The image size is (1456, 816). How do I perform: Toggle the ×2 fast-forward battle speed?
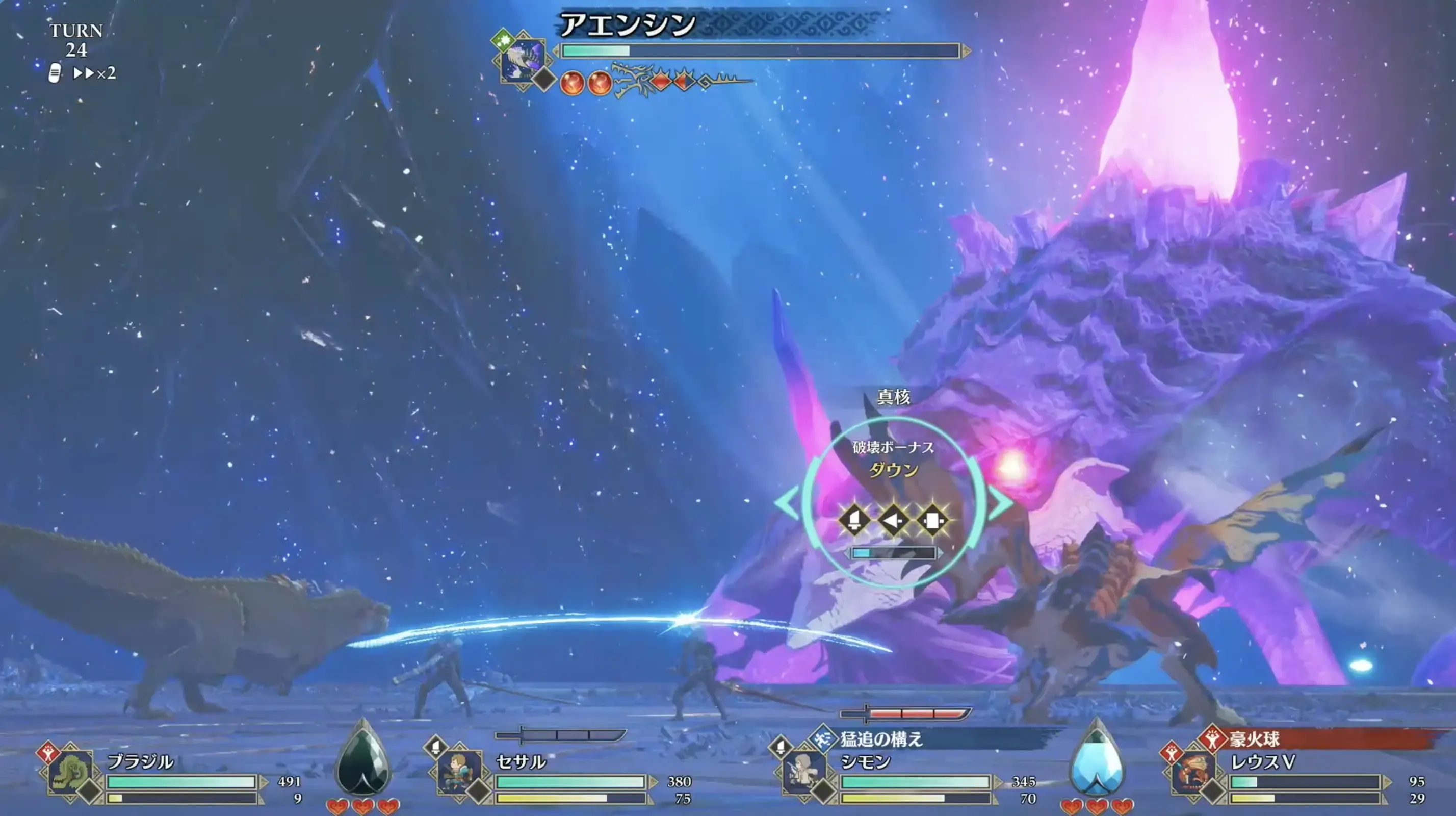[x=94, y=73]
